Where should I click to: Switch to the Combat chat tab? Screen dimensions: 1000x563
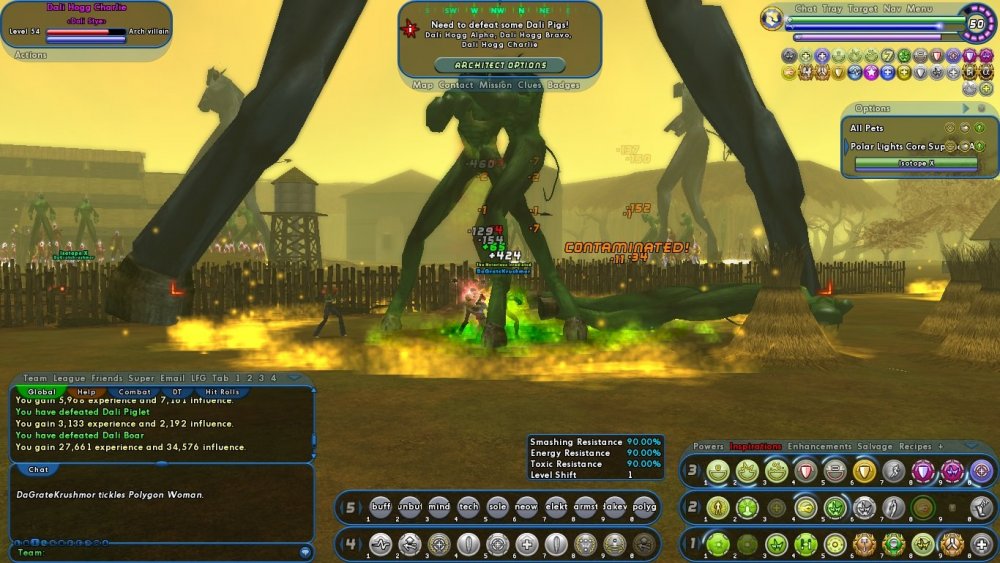[x=135, y=392]
